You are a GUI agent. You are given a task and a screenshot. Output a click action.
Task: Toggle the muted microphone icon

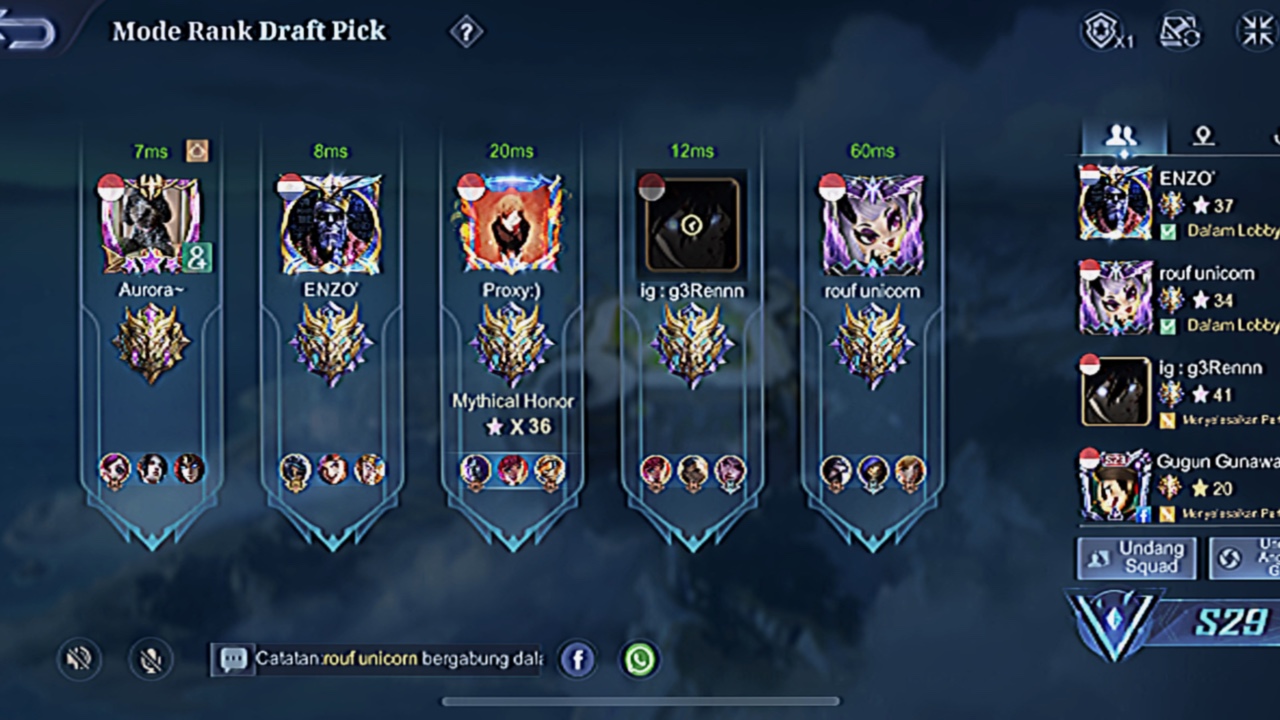click(x=151, y=659)
